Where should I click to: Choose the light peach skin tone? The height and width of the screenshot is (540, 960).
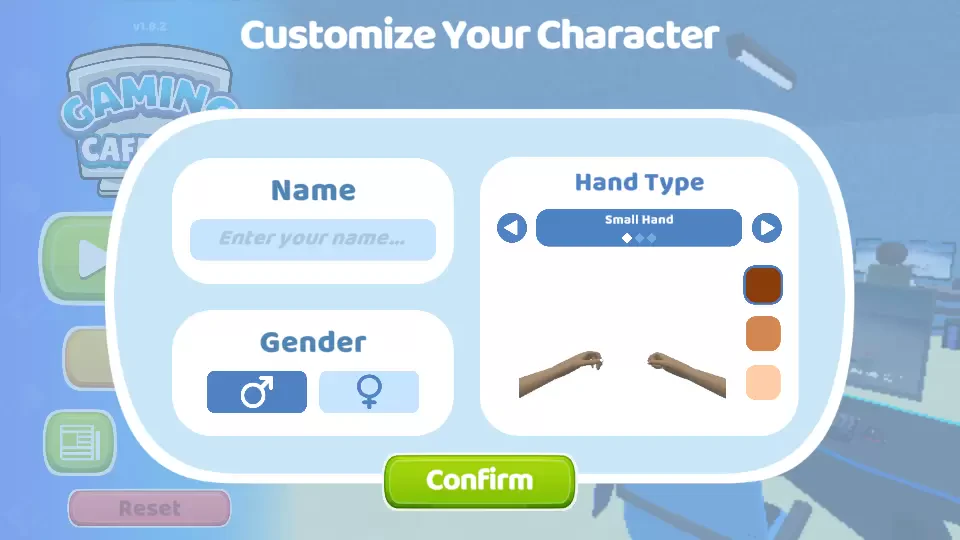(763, 382)
